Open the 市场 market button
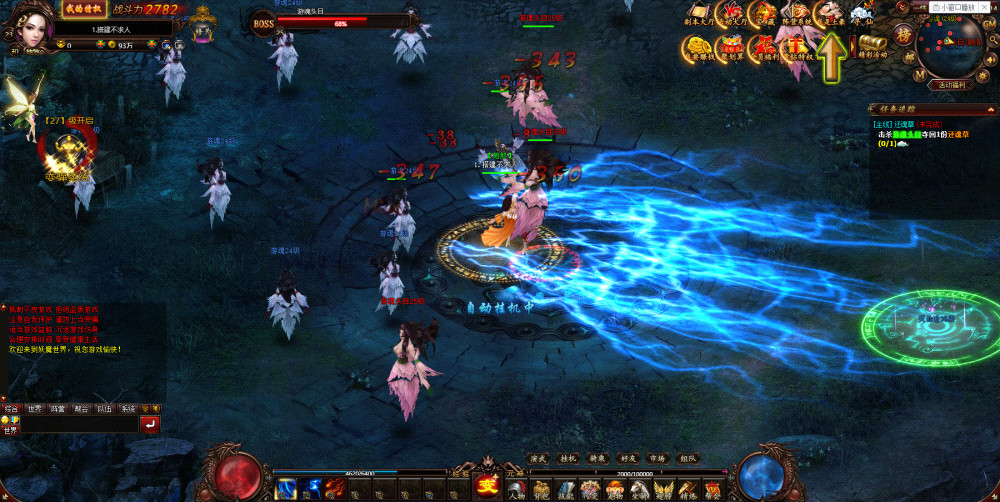Screen dimensions: 1000x502 656,458
